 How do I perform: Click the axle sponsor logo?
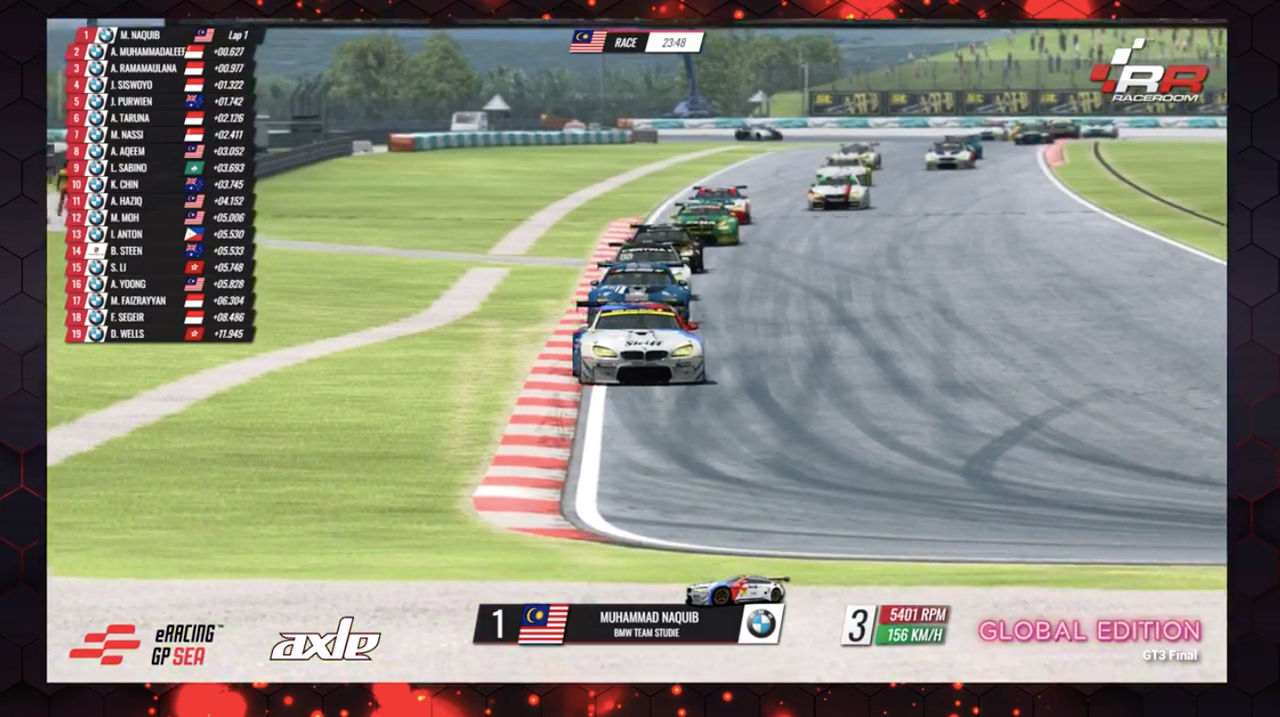pos(325,640)
